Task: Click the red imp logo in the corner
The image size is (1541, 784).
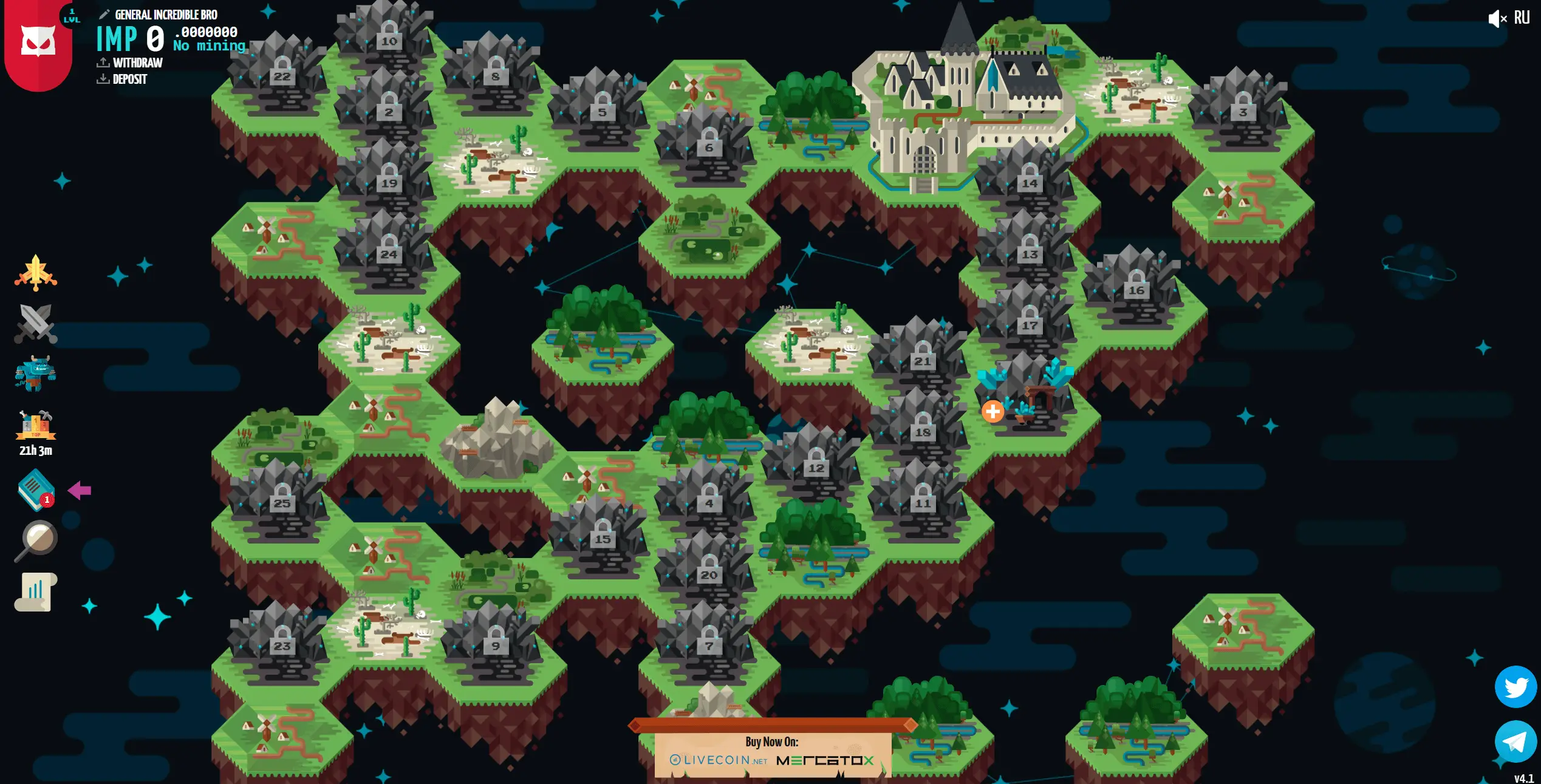Action: [36, 39]
